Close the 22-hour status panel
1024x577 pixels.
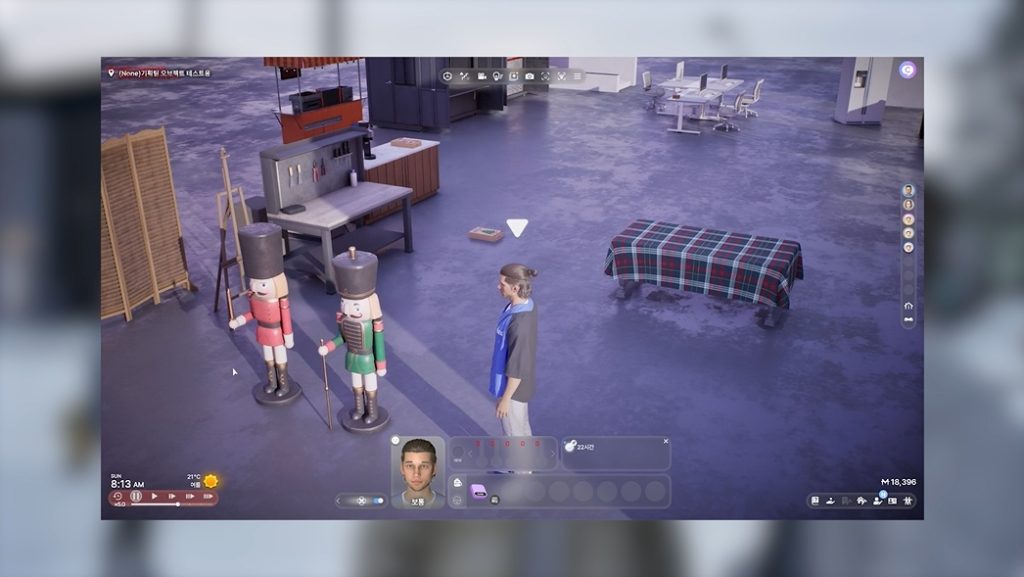click(x=666, y=441)
